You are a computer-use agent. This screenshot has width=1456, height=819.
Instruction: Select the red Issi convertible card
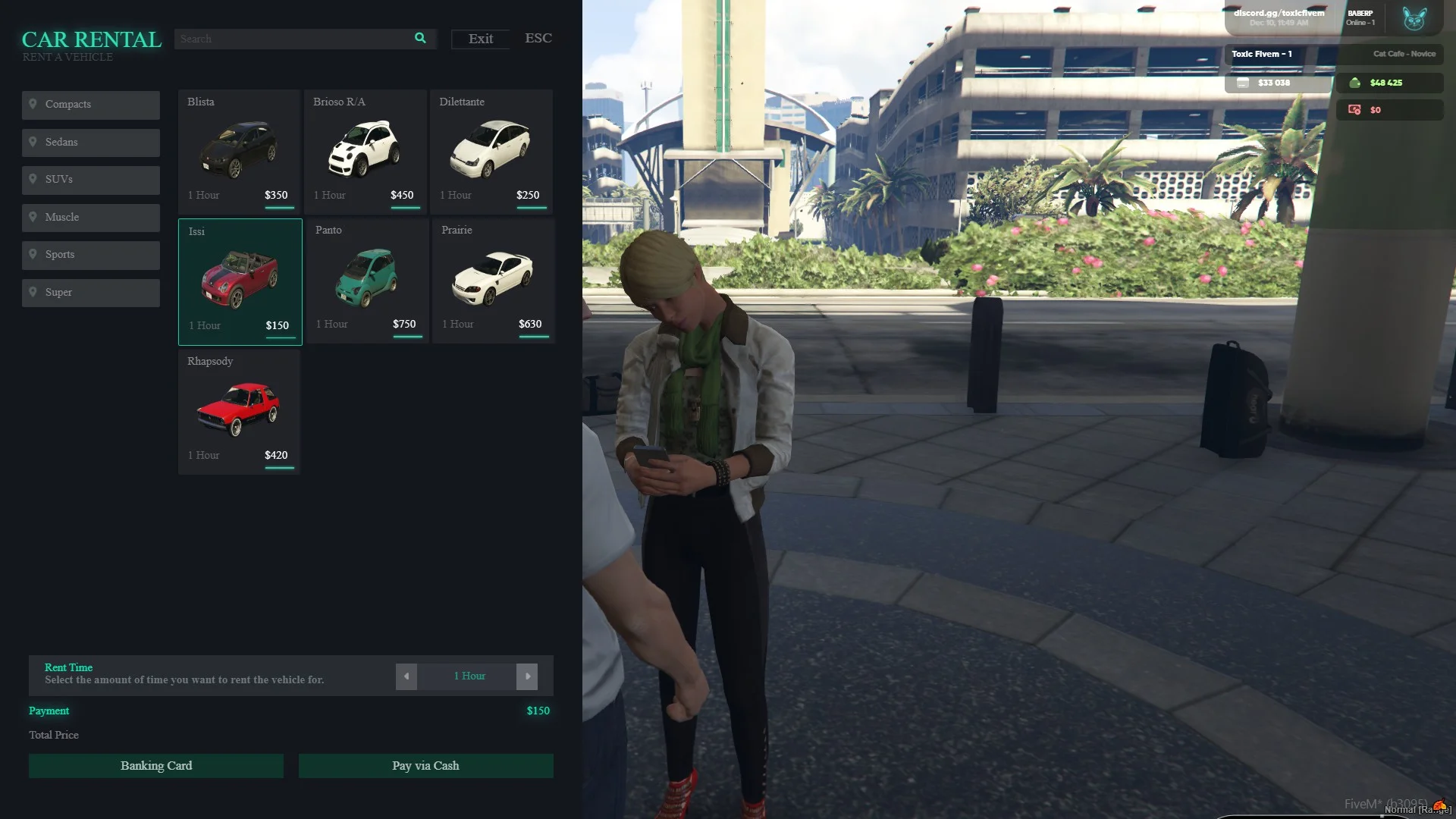[240, 281]
